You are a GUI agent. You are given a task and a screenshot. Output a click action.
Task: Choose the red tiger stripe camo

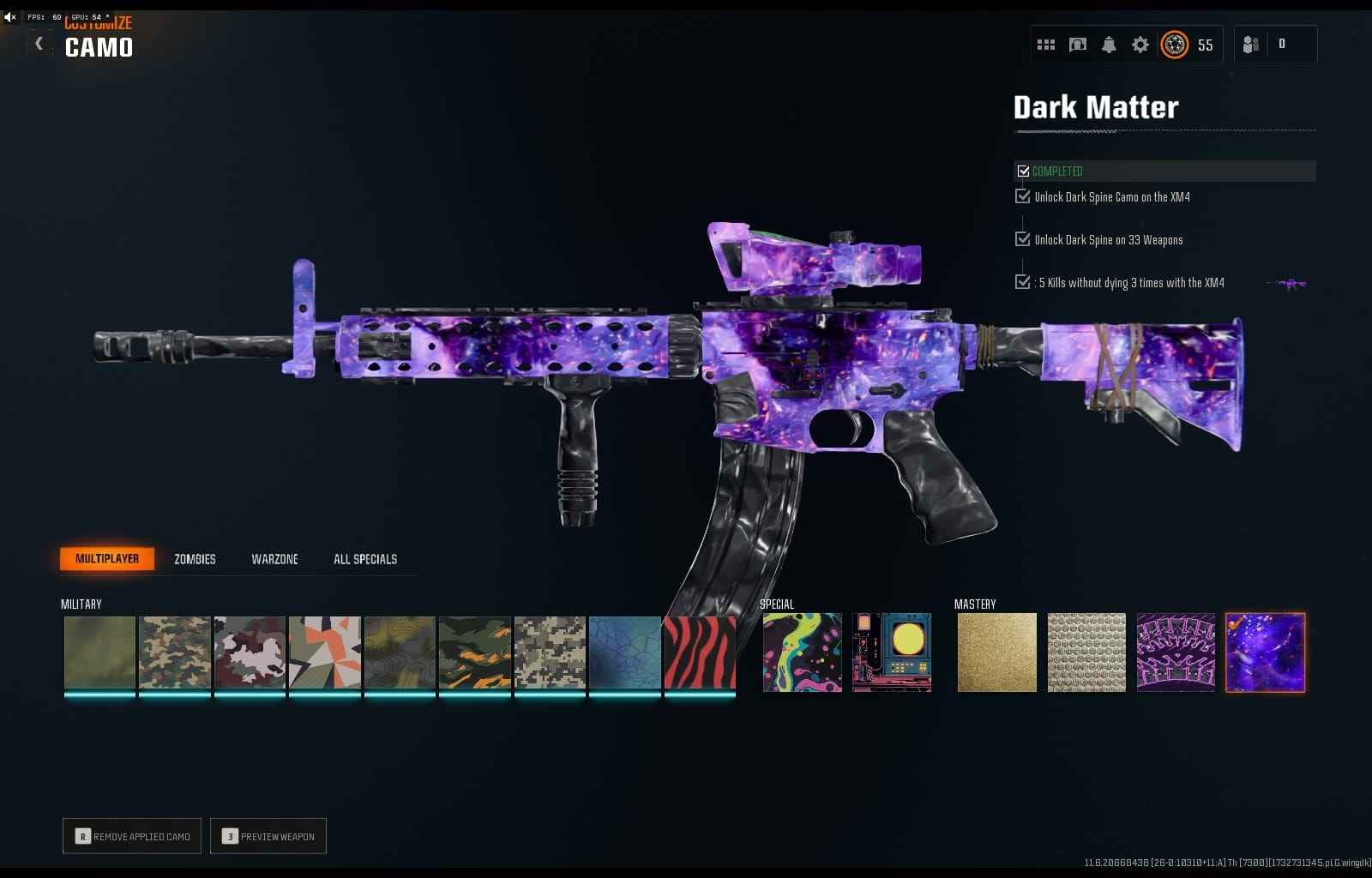(x=700, y=652)
